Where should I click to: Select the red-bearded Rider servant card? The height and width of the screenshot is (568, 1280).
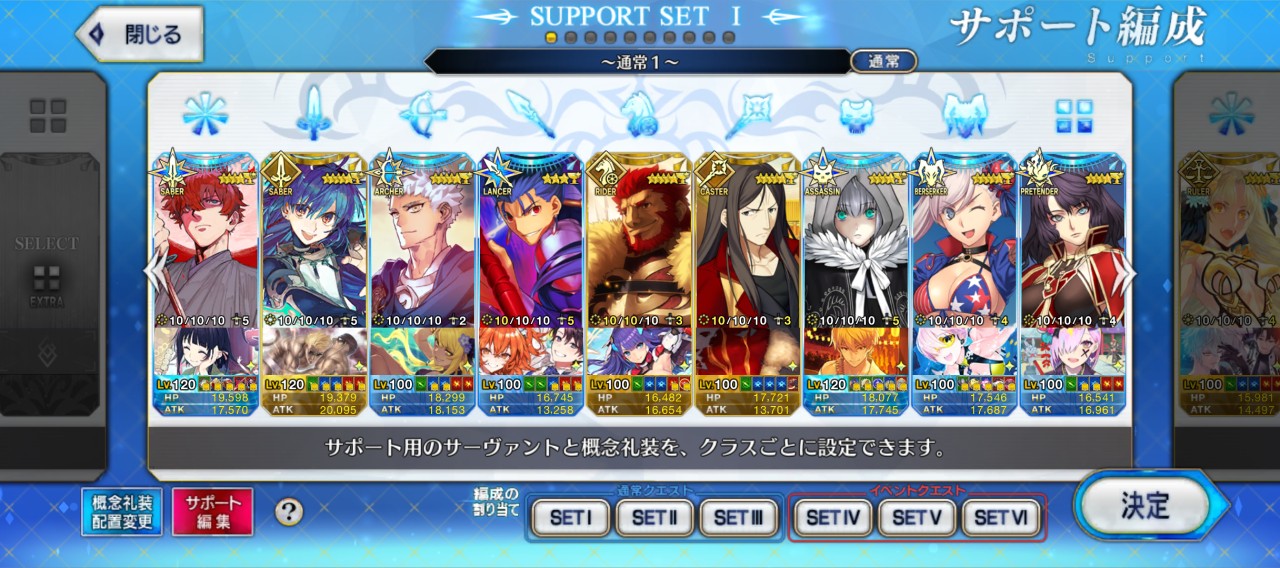click(639, 250)
